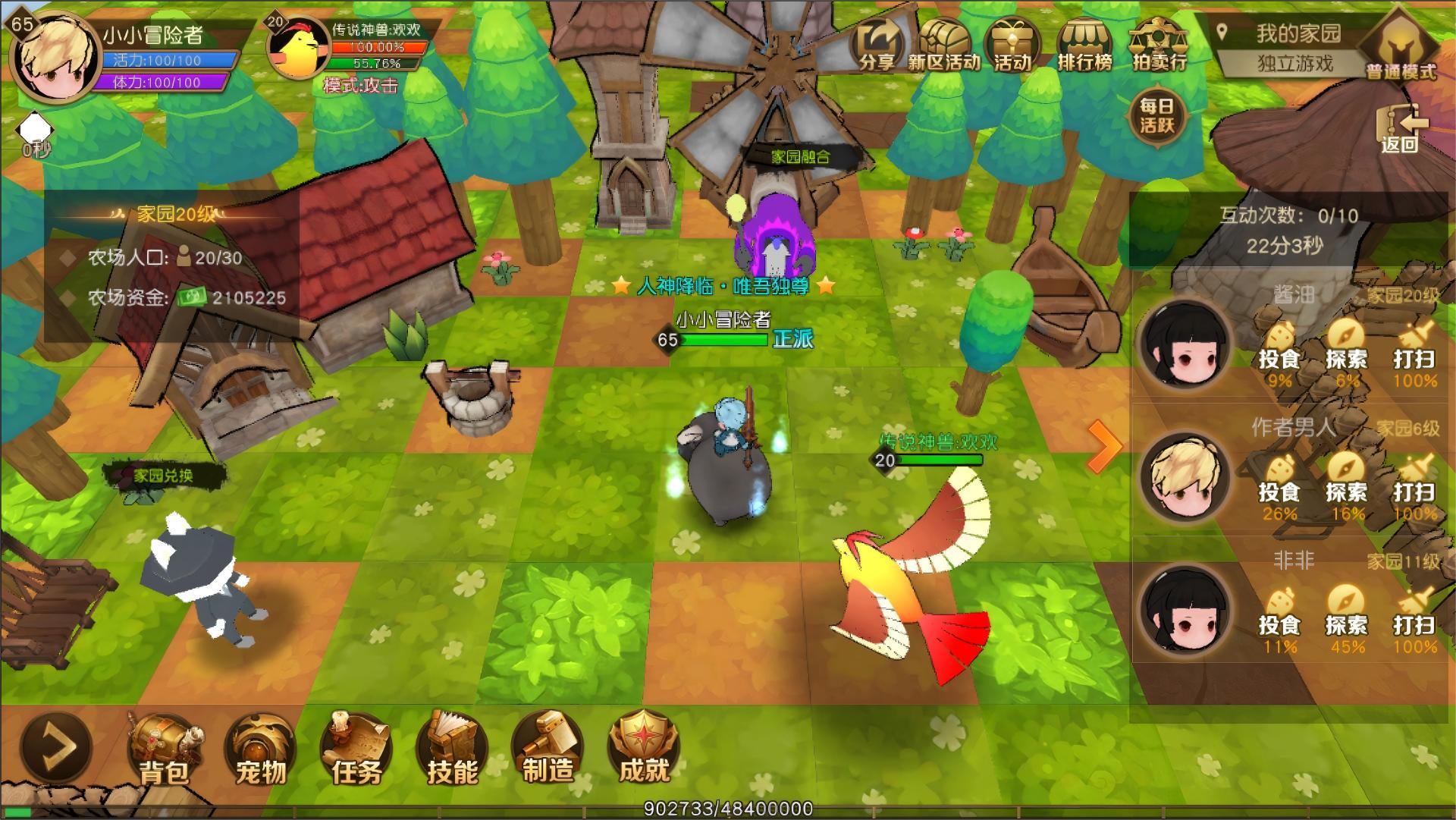The image size is (1456, 820).
Task: Open the 技能 skills book
Action: click(452, 749)
